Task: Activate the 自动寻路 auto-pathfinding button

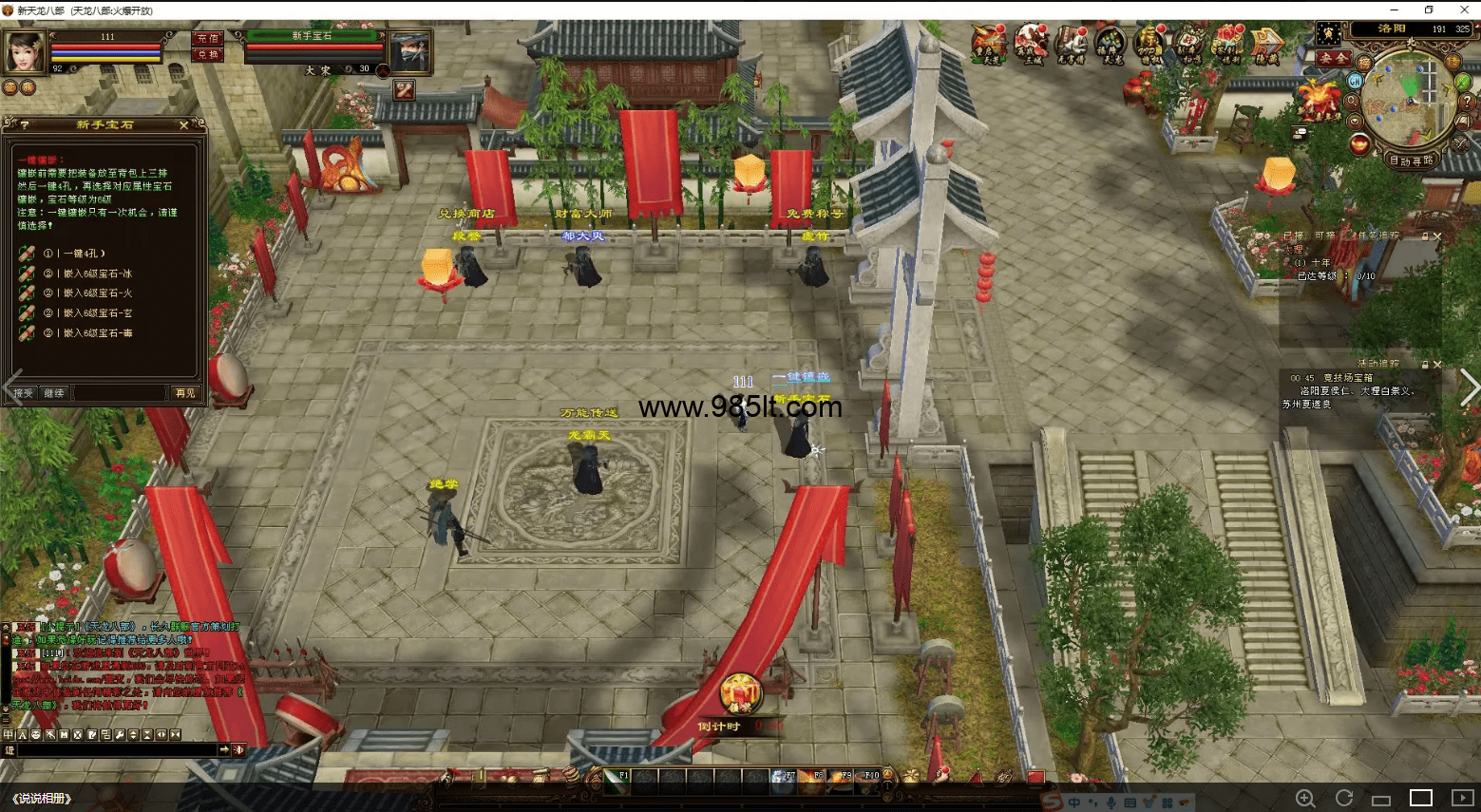Action: click(1412, 161)
